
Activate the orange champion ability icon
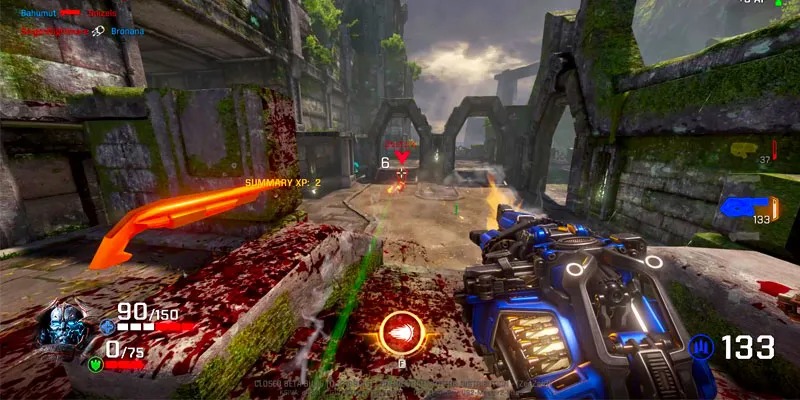[x=401, y=333]
